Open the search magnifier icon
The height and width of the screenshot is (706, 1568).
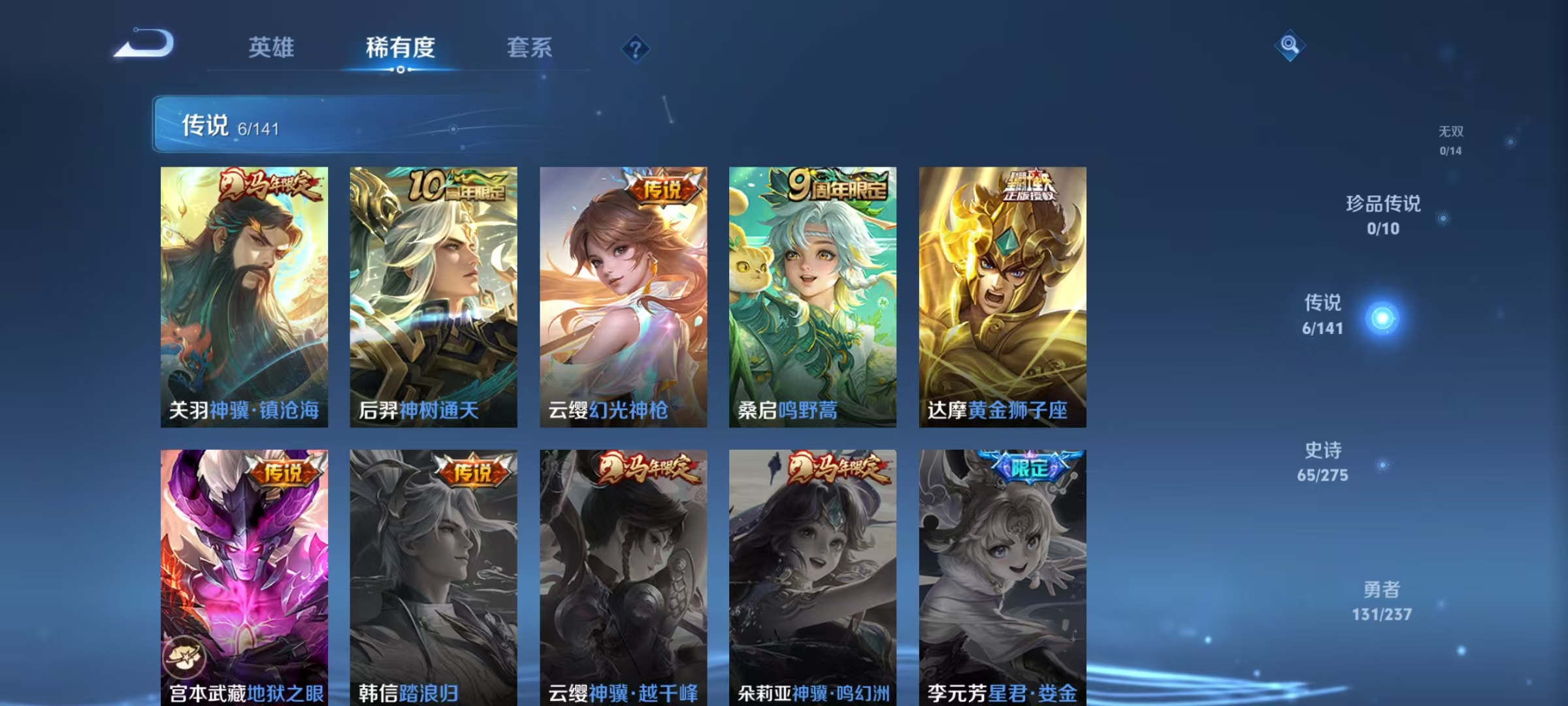1288,46
